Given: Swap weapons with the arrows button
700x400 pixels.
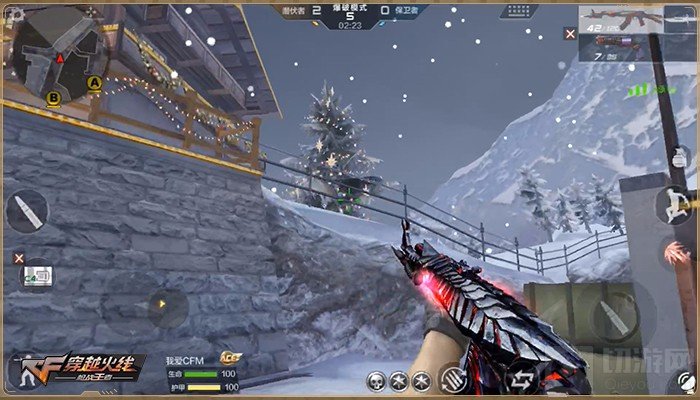Looking at the screenshot, I should coord(521,378).
